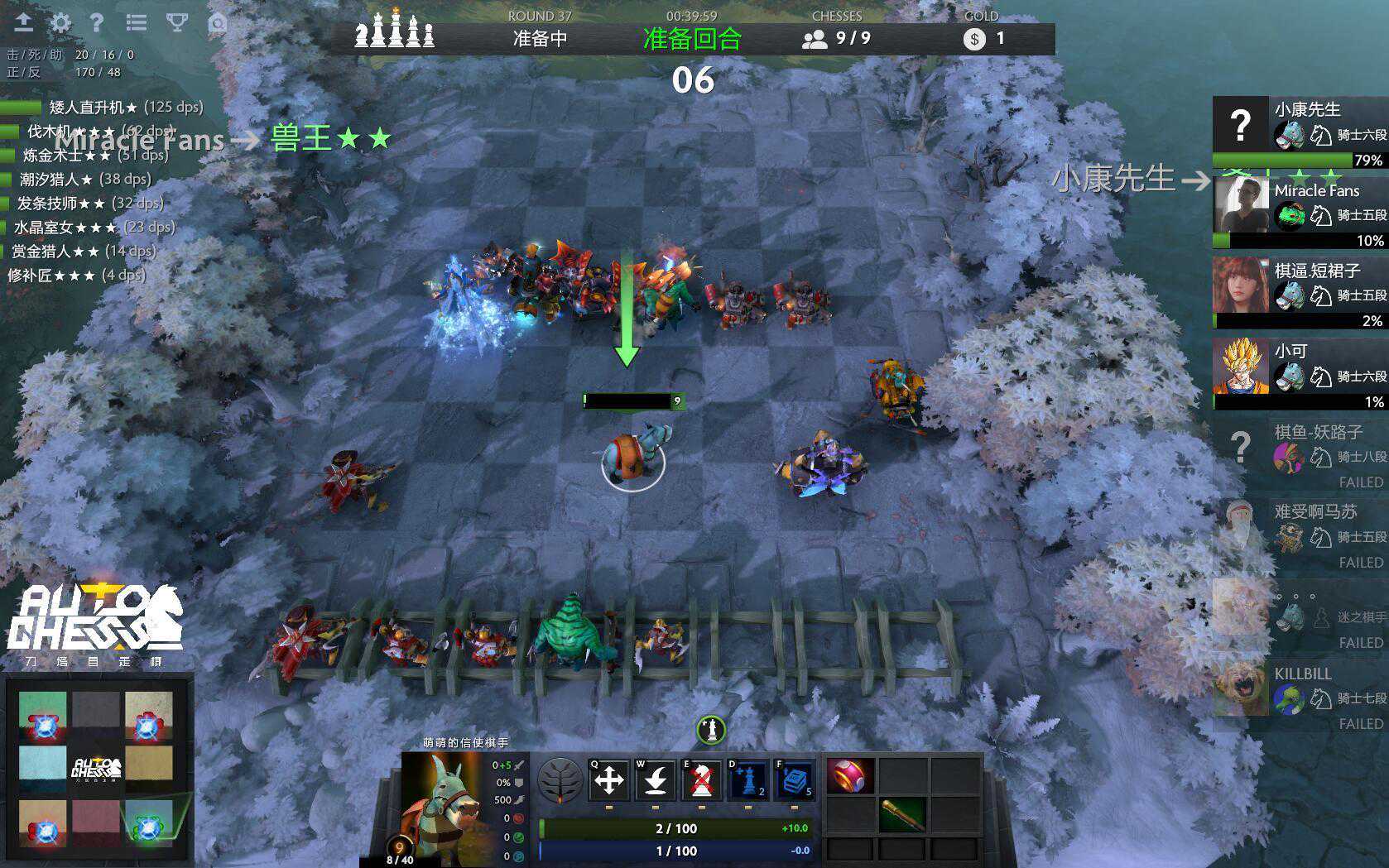Use the blue book buy experience ability
The height and width of the screenshot is (868, 1389).
pyautogui.click(x=795, y=779)
